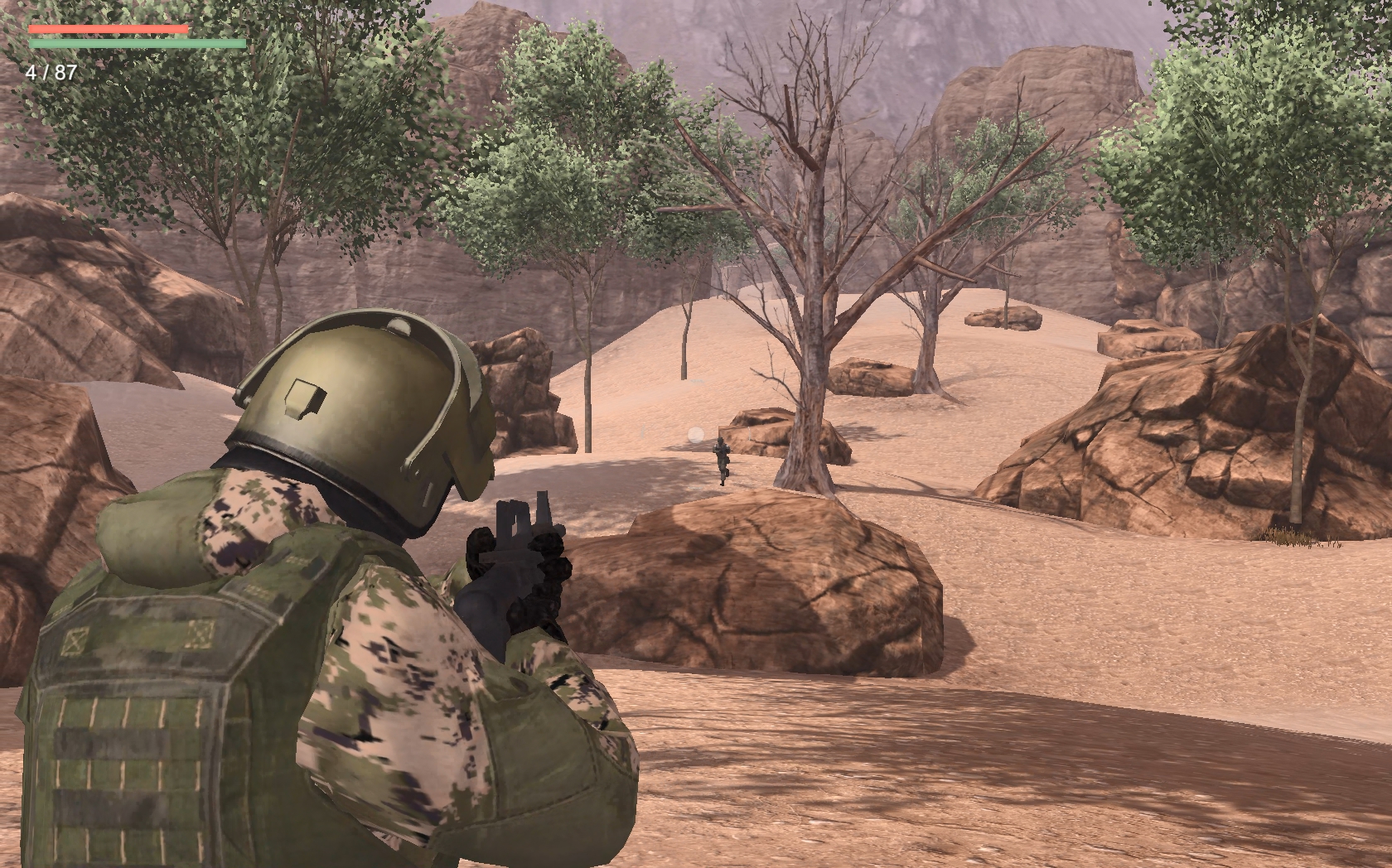Image resolution: width=1392 pixels, height=868 pixels.
Task: Click the red health bar
Action: (x=108, y=27)
